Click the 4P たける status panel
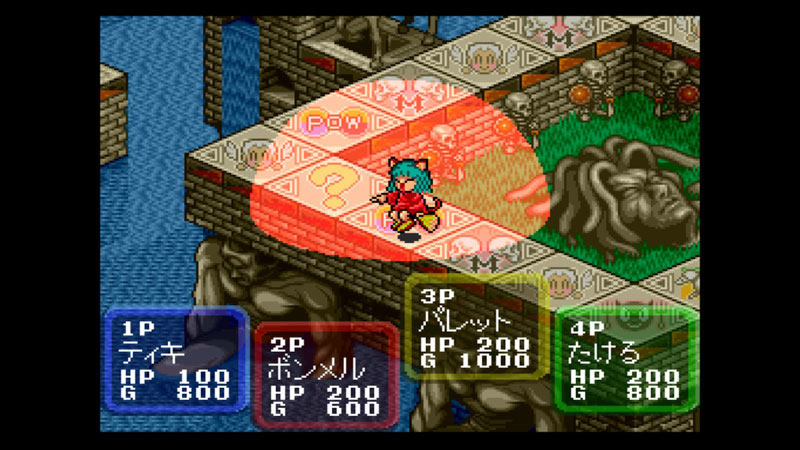Screen dimensions: 800x450 [625, 360]
